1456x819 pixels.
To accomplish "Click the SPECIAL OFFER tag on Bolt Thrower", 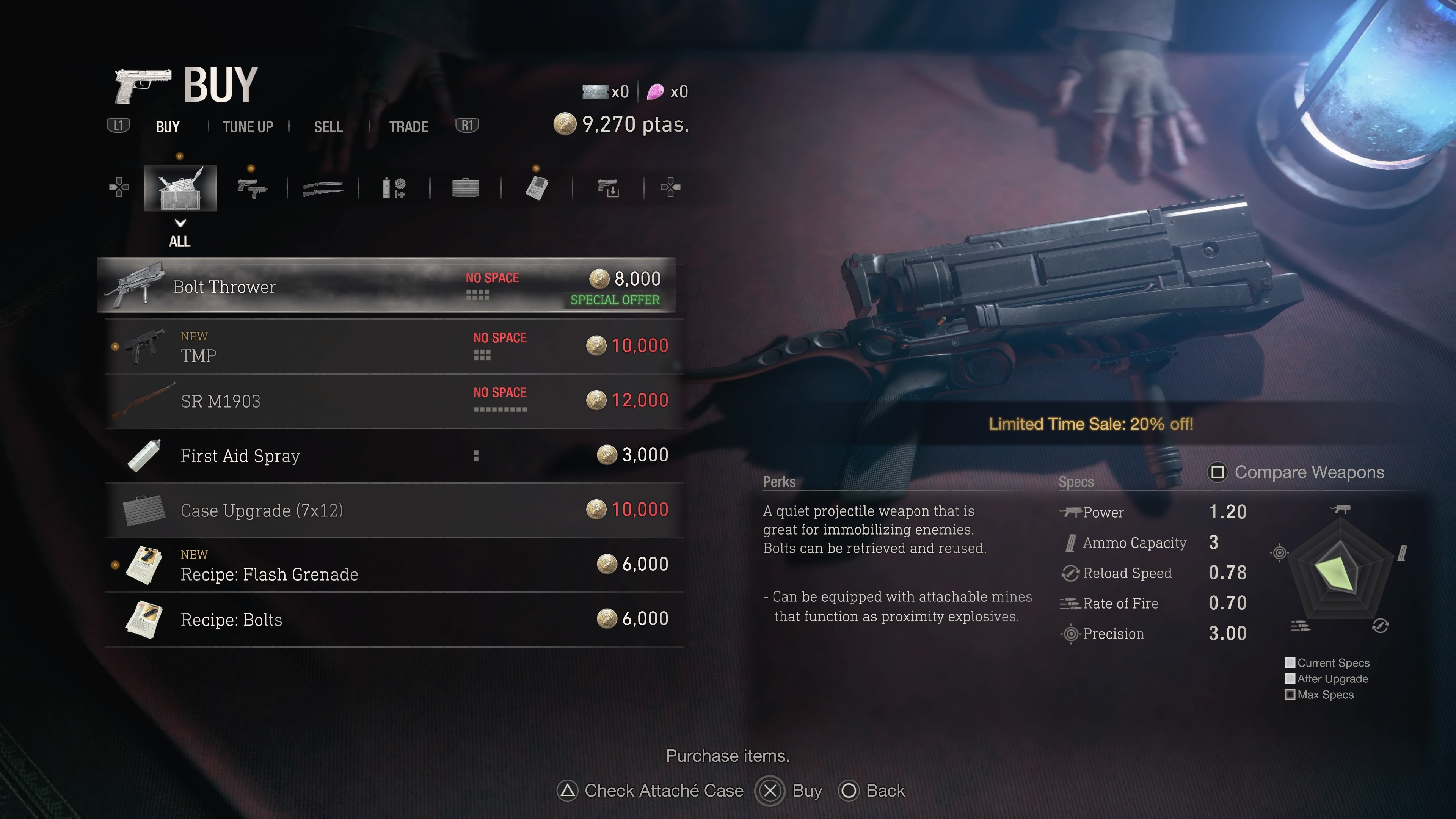I will click(x=615, y=300).
